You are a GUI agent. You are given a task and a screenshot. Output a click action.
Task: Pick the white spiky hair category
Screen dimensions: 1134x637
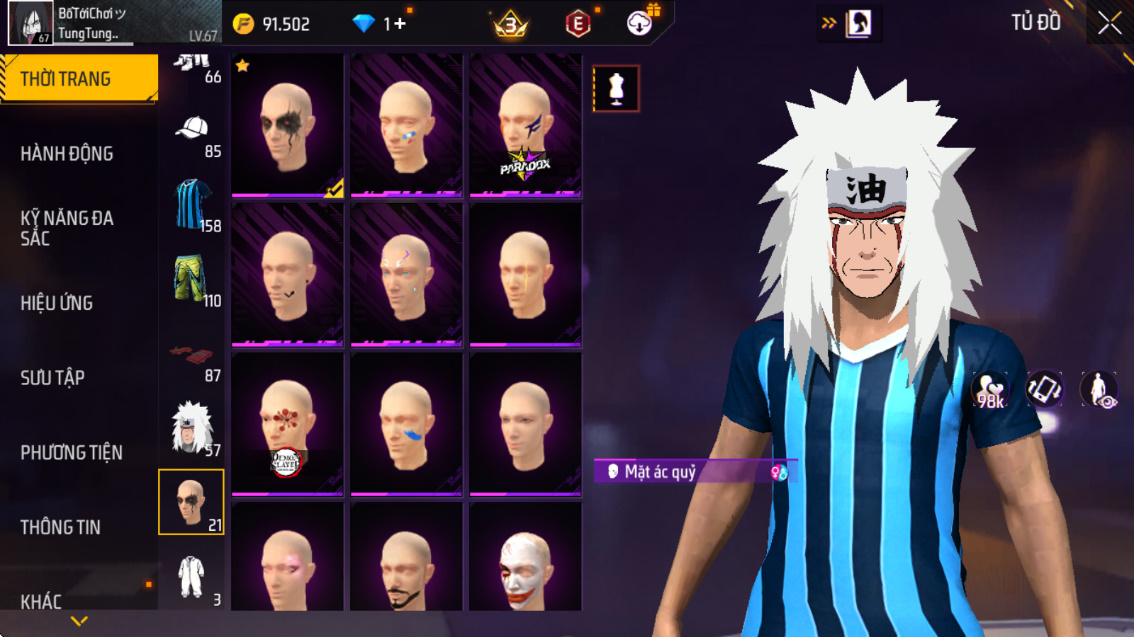[x=192, y=428]
